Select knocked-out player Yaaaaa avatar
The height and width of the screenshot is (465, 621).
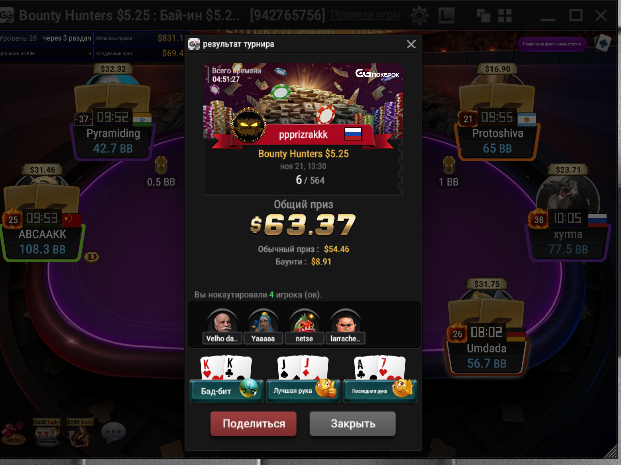pos(261,322)
